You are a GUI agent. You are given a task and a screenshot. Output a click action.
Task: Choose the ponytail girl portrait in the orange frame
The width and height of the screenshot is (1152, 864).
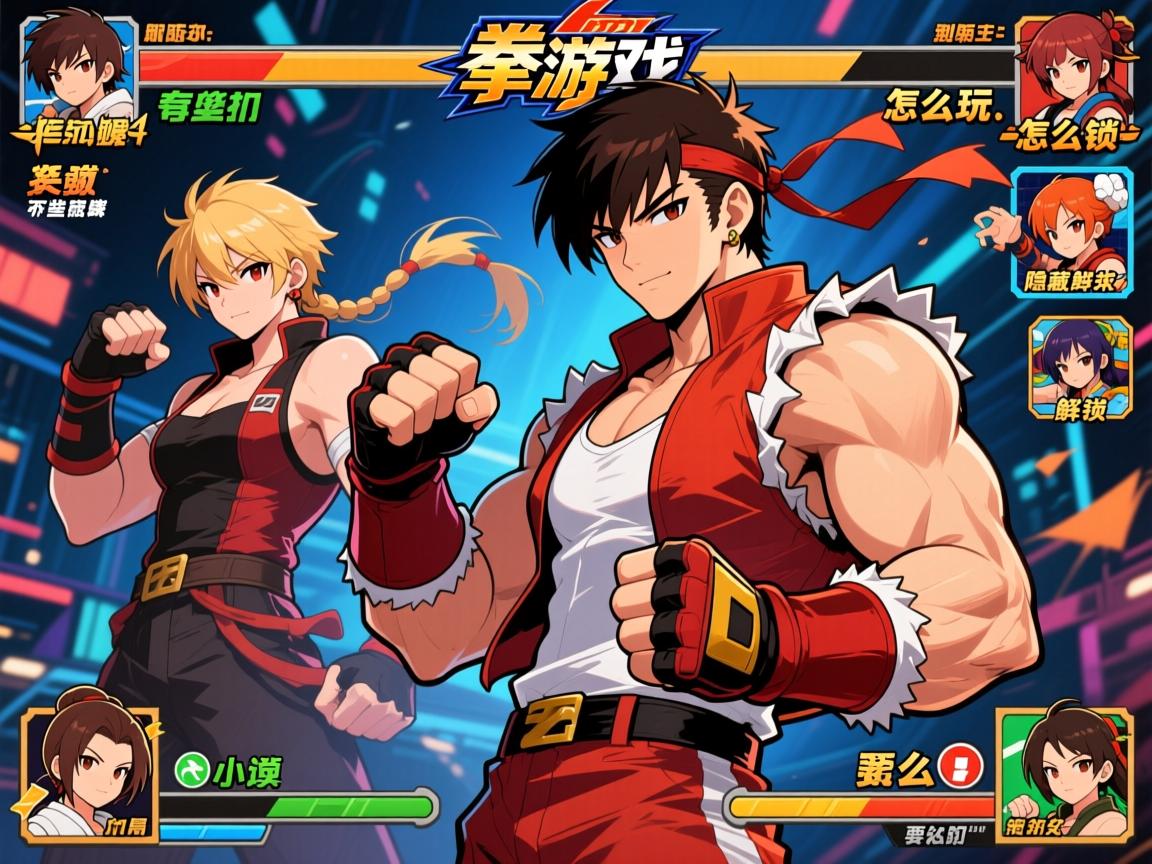point(90,772)
